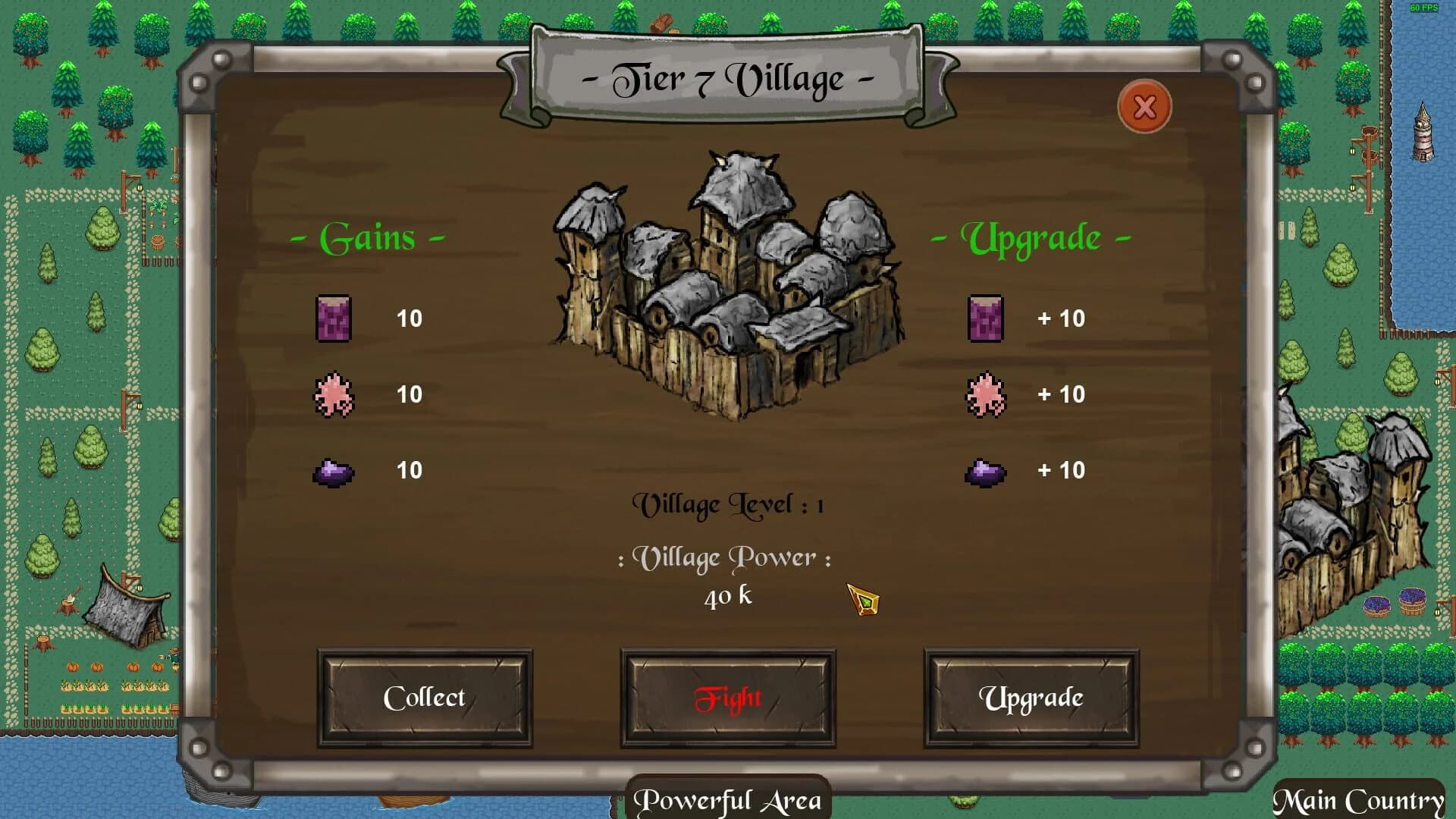The image size is (1456, 819).
Task: Select the 40 k Village Power value
Action: tap(726, 596)
